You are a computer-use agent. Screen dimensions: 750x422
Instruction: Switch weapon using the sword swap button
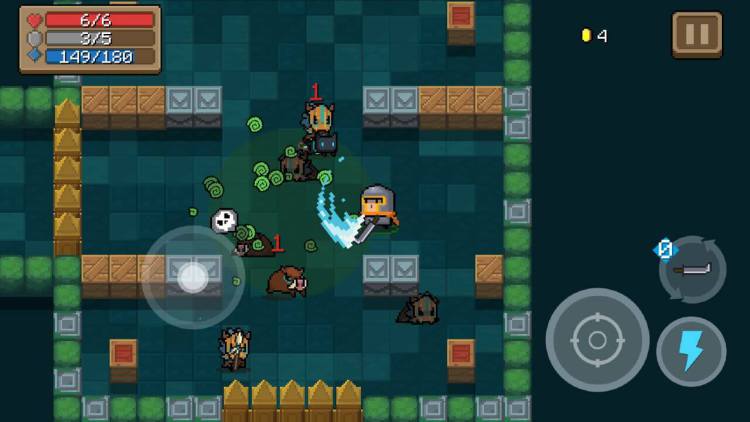point(692,269)
